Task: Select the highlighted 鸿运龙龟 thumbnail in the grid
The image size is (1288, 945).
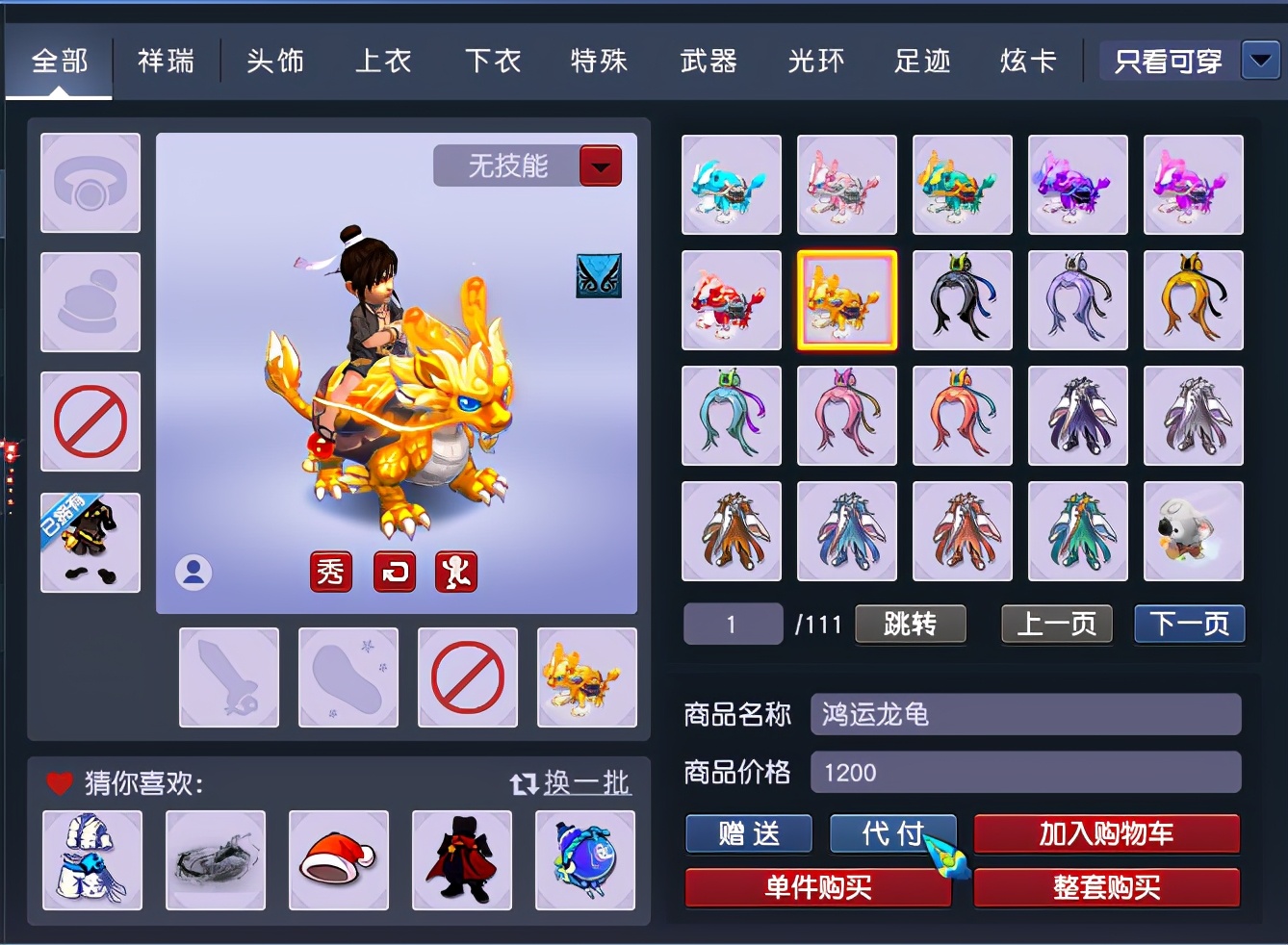Action: [846, 300]
